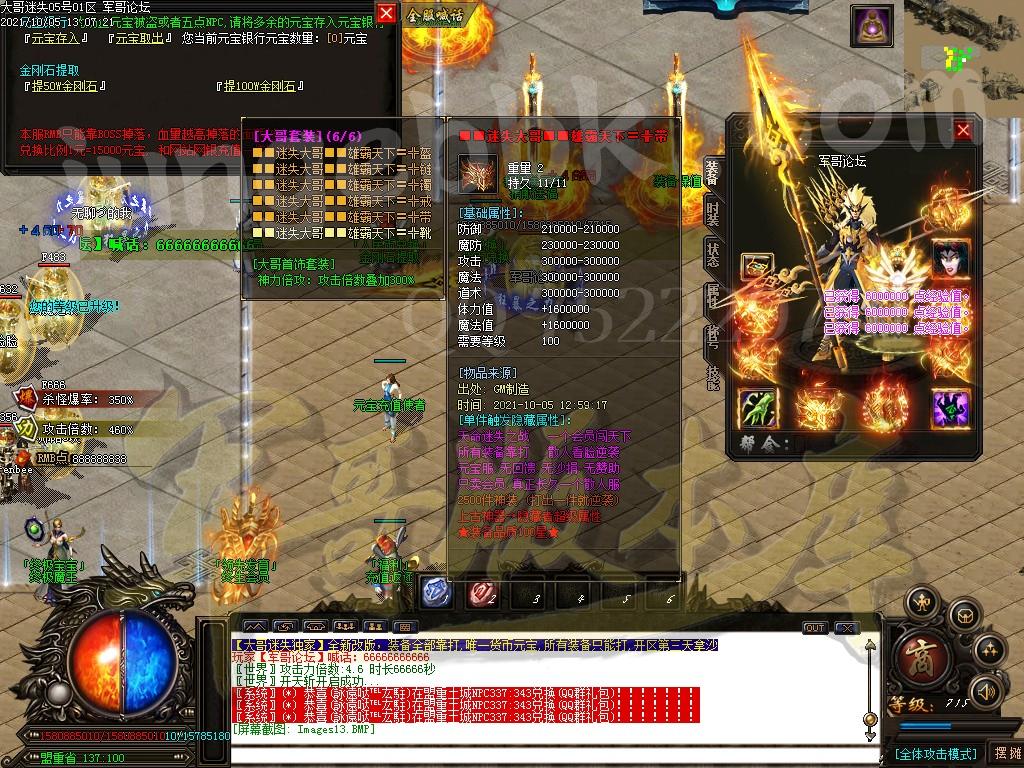
Task: Switch to the 状态 status tab
Action: click(712, 254)
